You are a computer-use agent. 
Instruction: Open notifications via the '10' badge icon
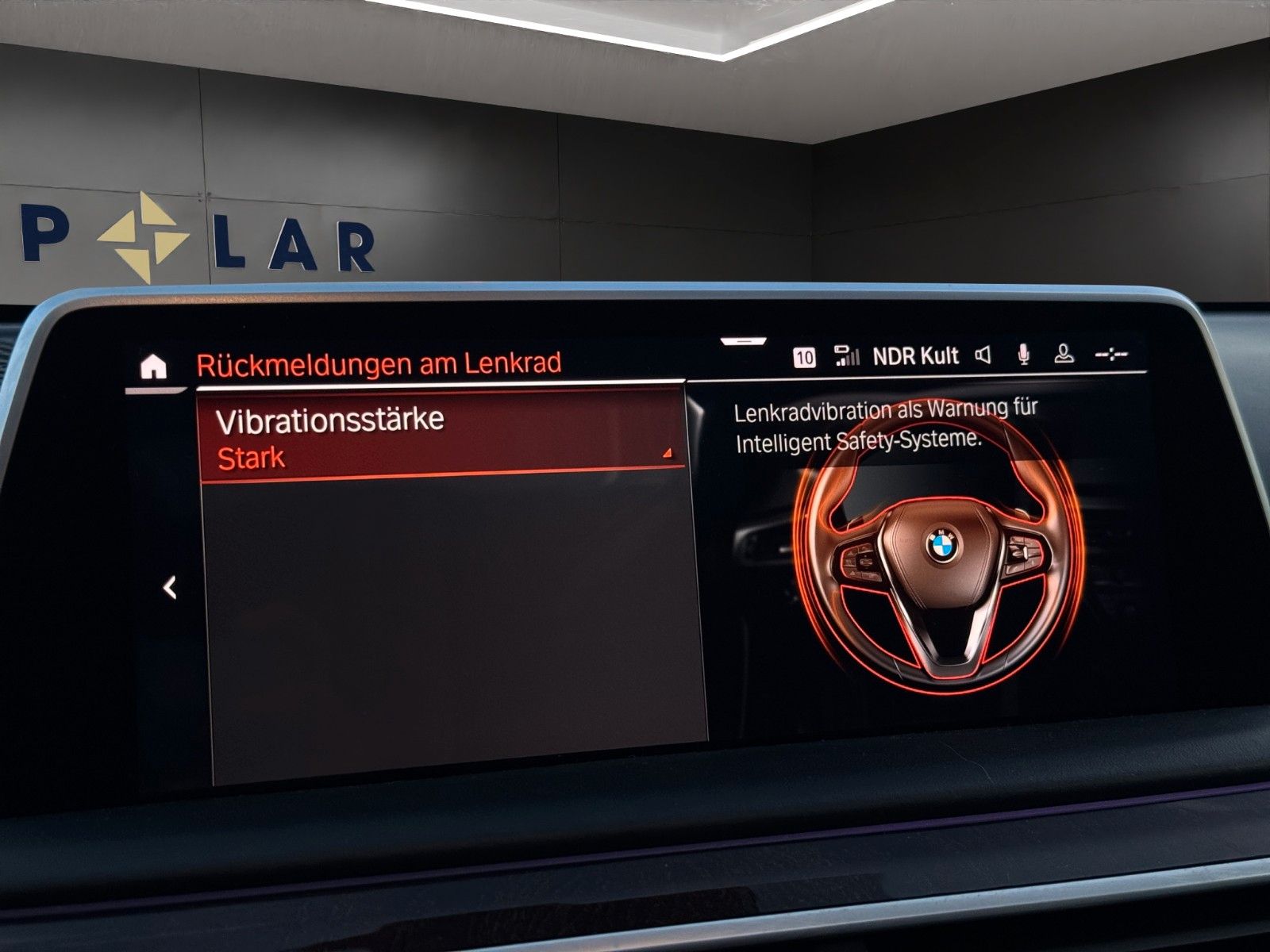(x=805, y=355)
